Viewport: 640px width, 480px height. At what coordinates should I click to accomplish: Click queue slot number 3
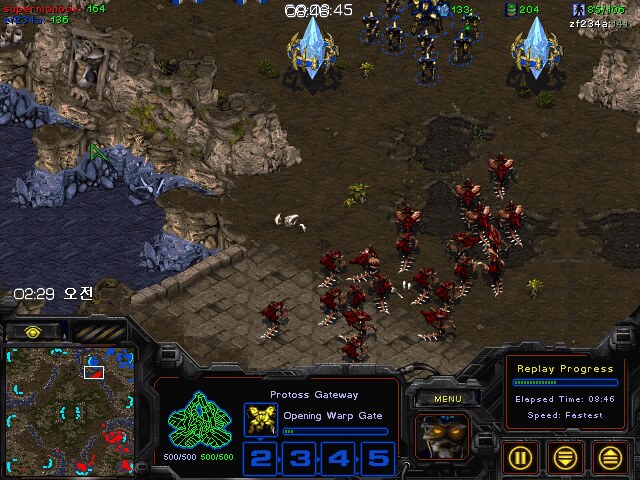click(x=301, y=458)
